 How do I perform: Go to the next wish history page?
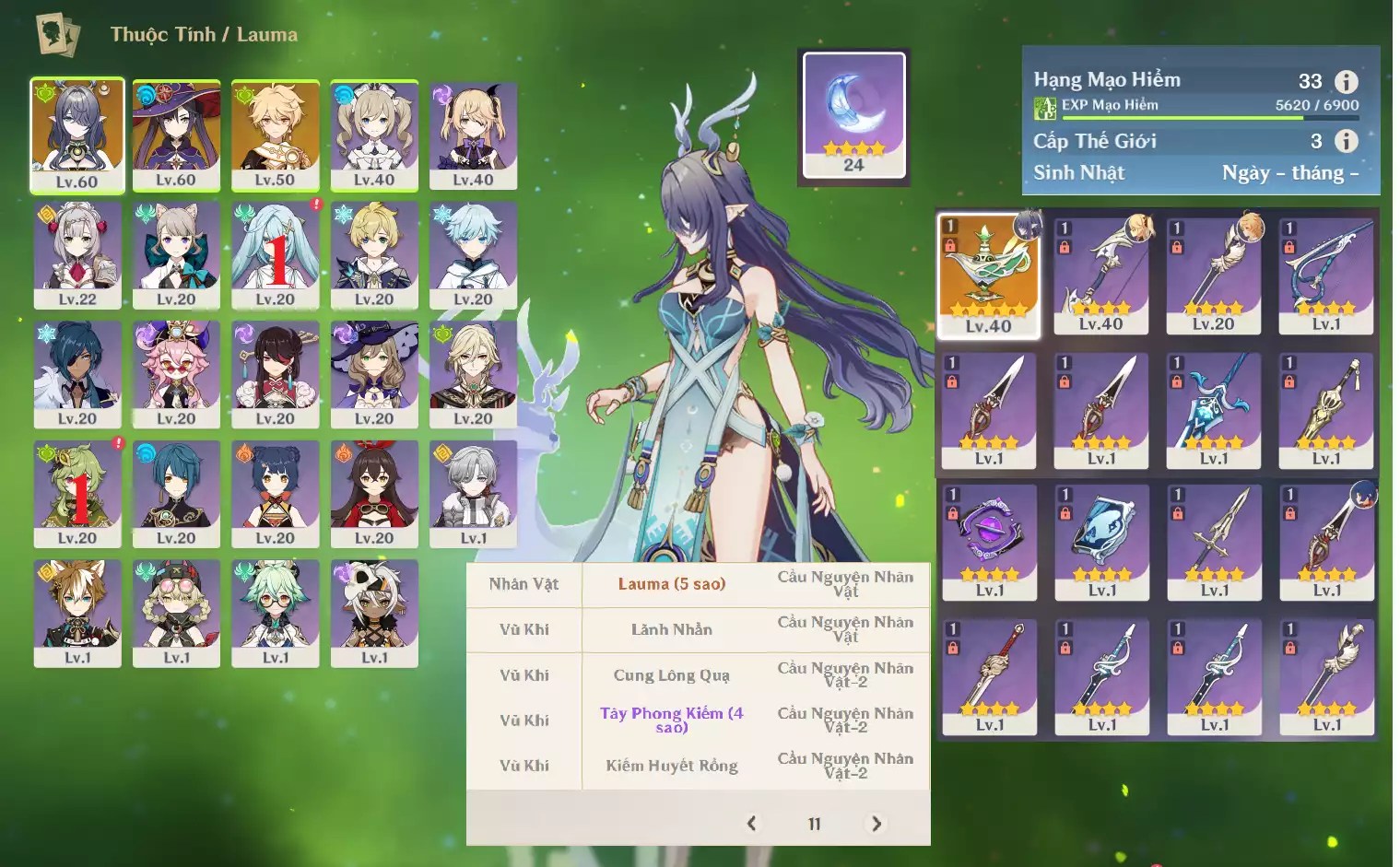[876, 824]
